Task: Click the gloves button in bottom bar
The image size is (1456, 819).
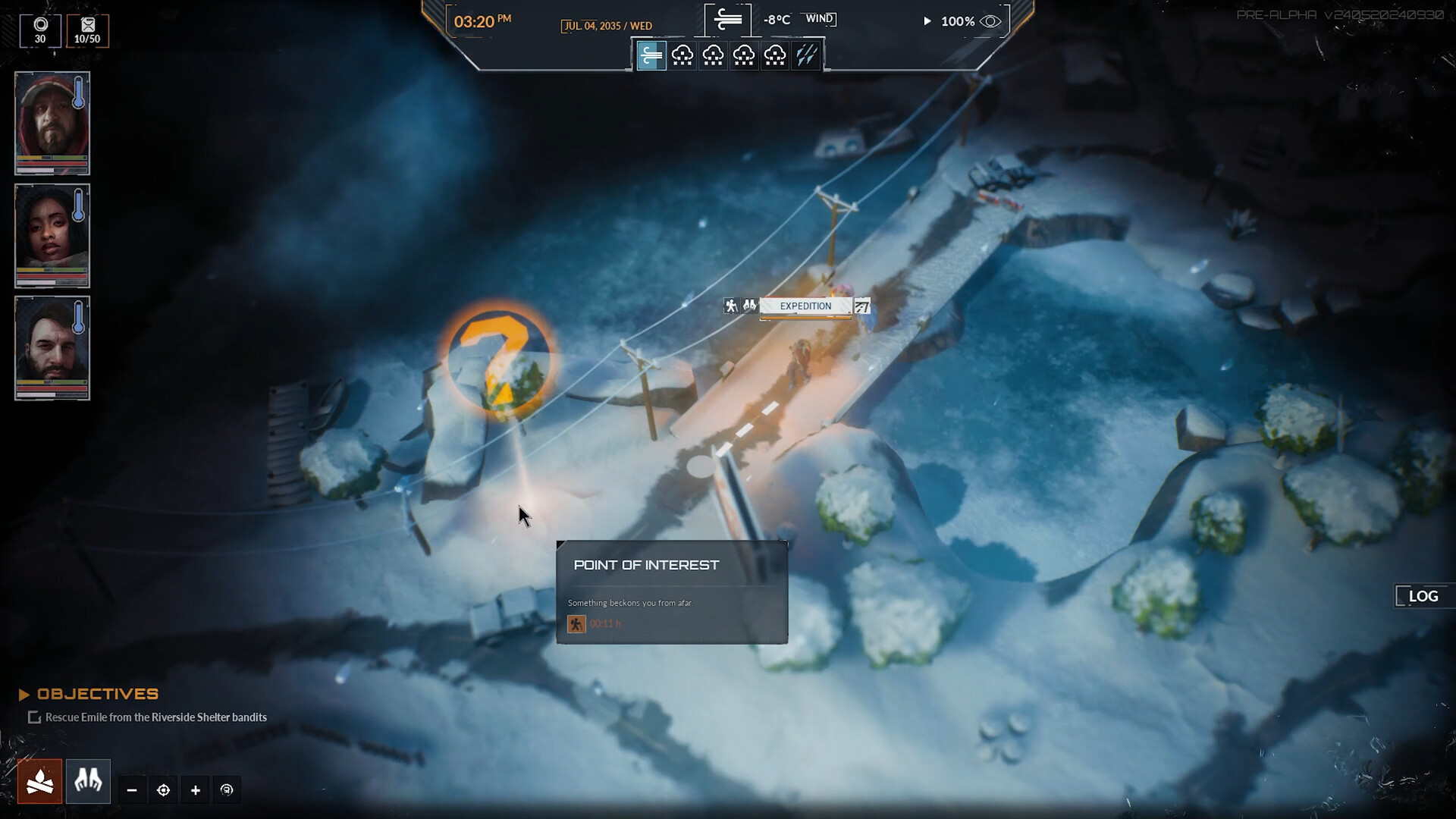Action: [x=88, y=781]
